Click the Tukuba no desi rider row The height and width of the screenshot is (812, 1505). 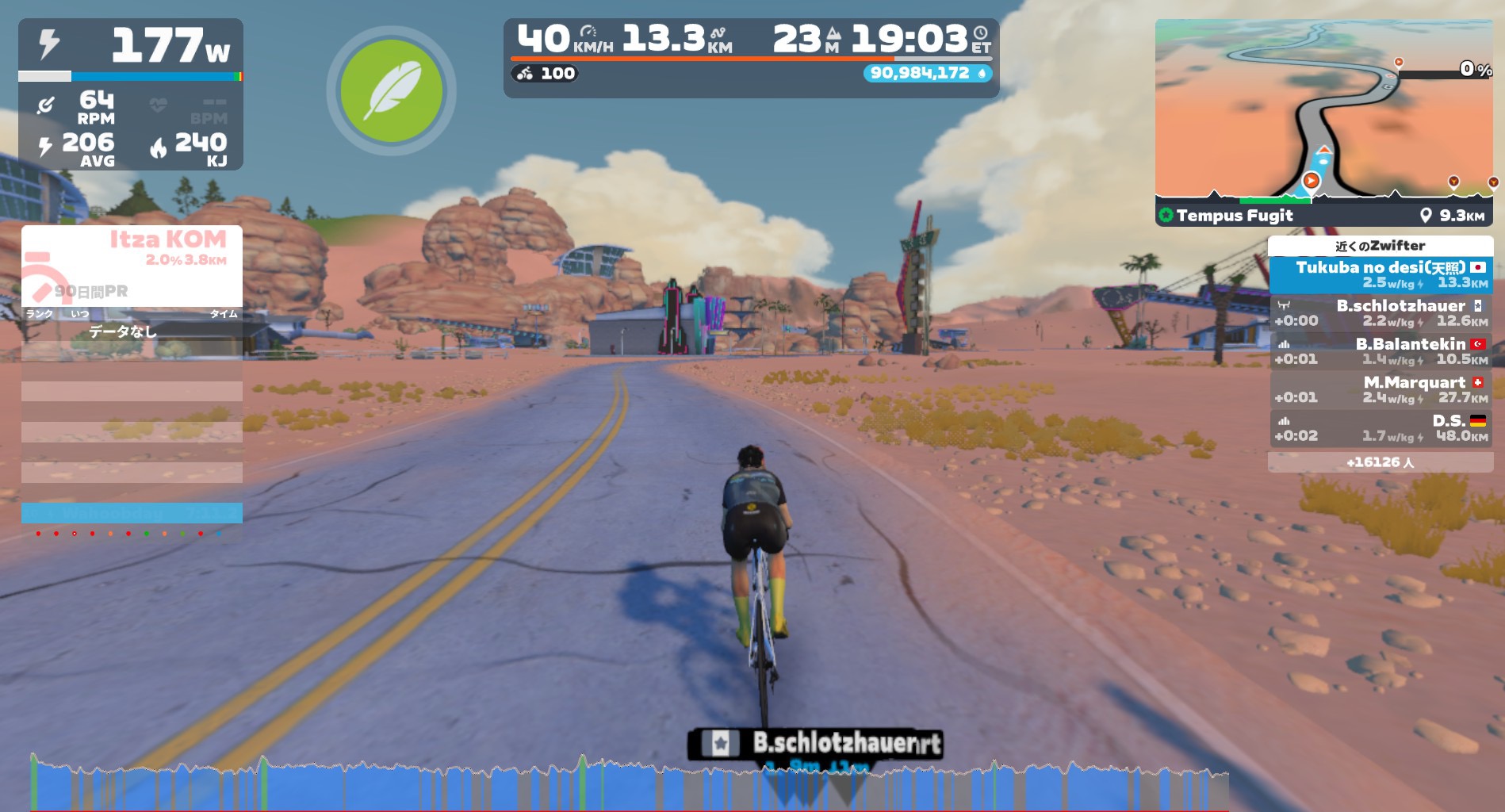(1380, 274)
